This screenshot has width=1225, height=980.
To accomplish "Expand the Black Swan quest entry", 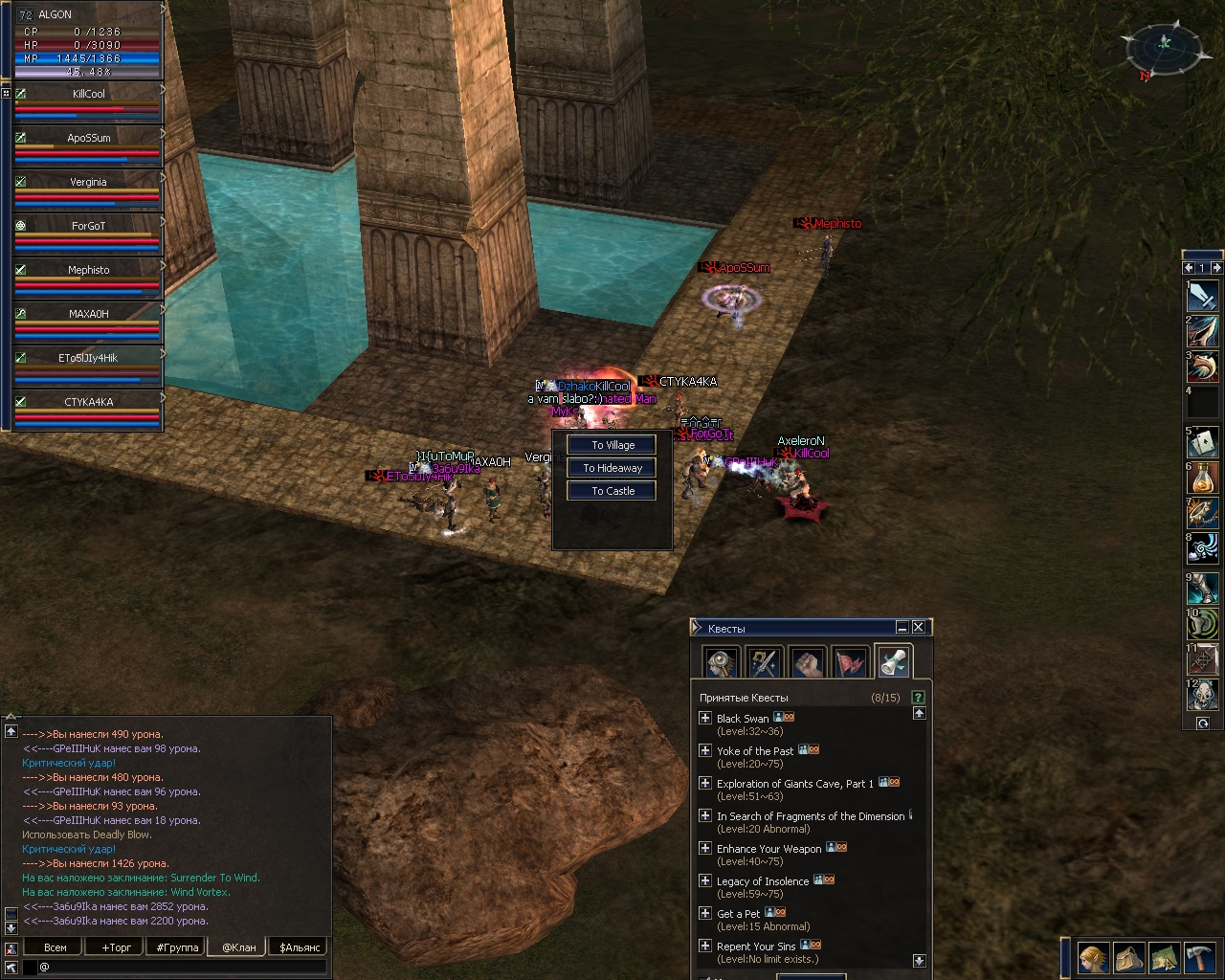I will click(x=705, y=718).
